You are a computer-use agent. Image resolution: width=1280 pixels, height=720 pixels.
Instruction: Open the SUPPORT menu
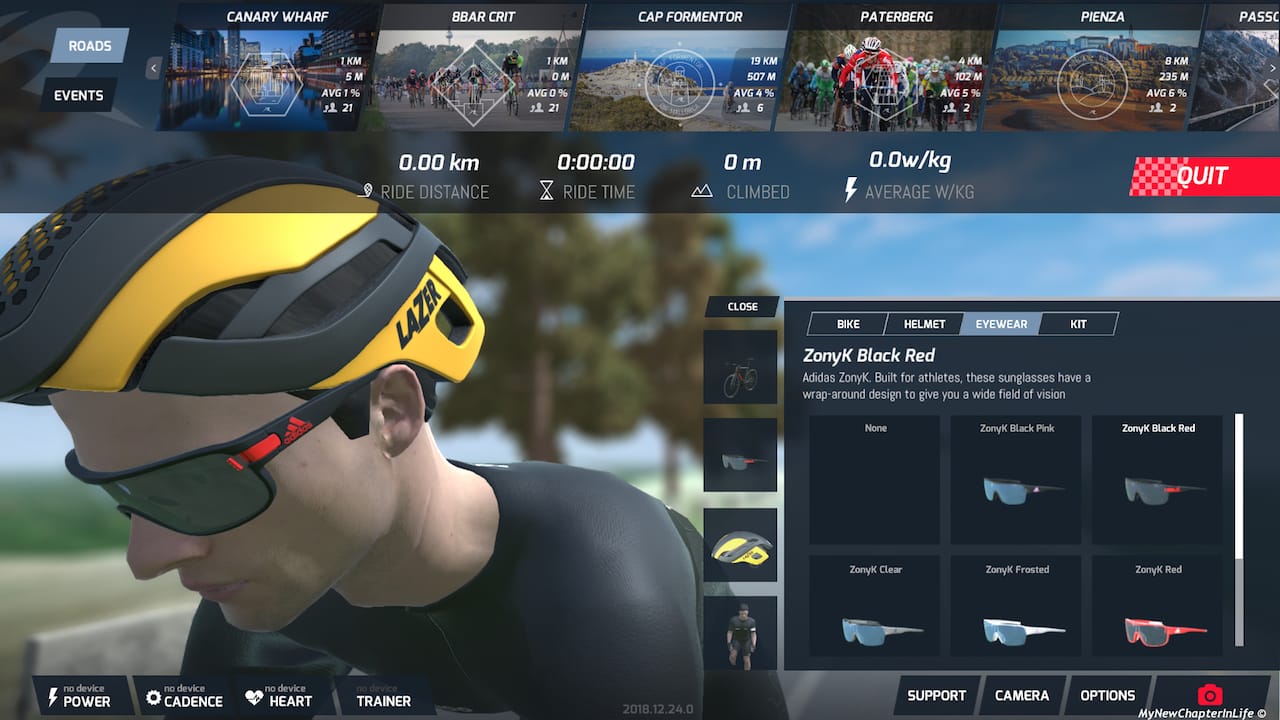coord(936,695)
